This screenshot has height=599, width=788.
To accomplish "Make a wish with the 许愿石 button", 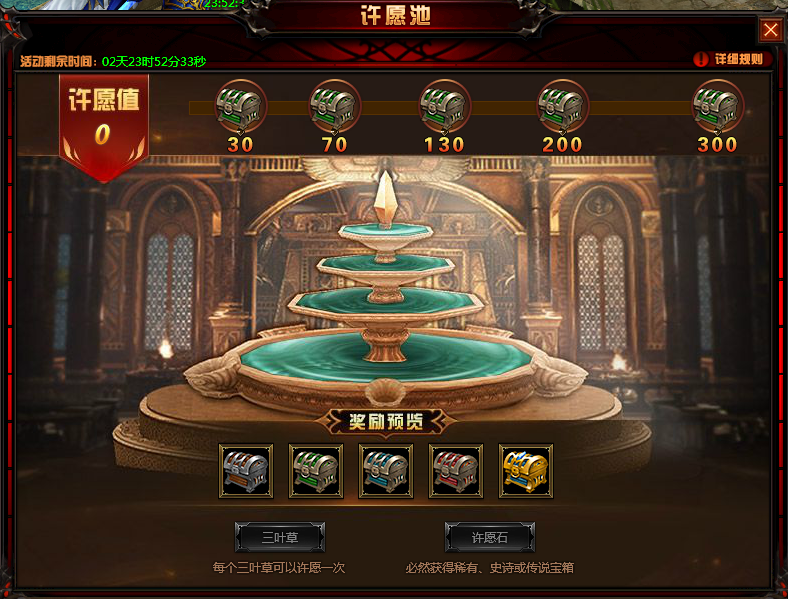I will click(489, 537).
